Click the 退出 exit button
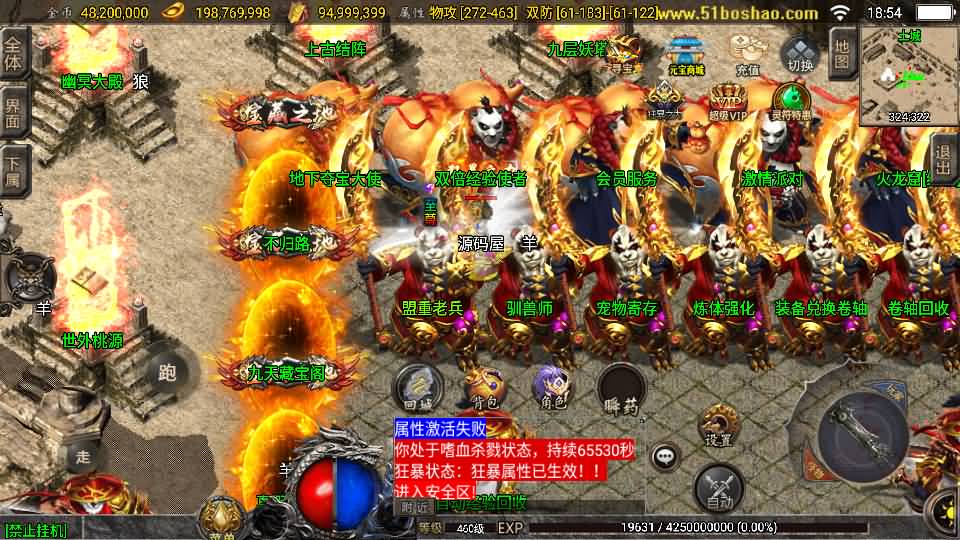960x540 pixels. pos(942,160)
